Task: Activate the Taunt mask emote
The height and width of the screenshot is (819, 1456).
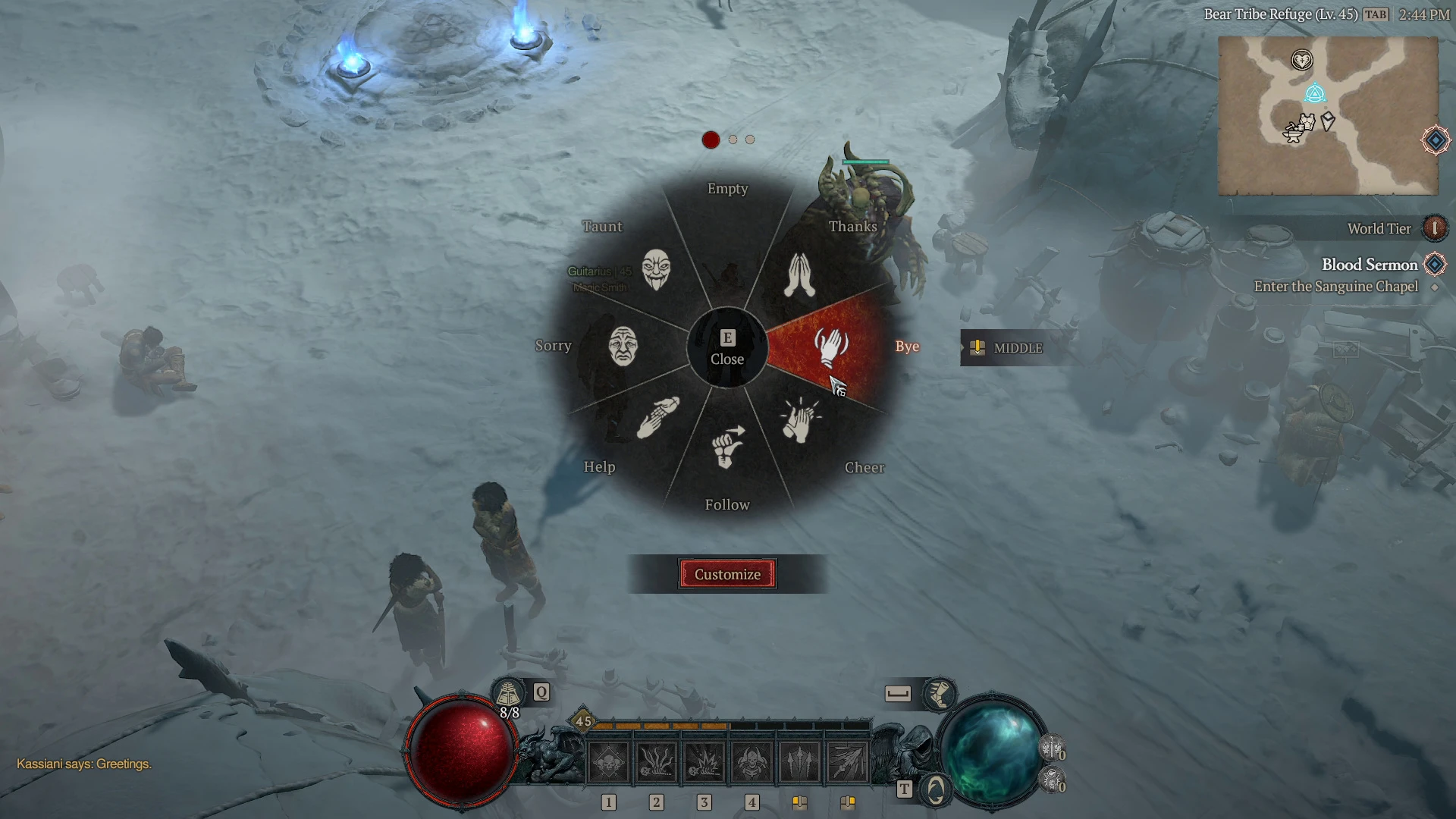Action: pos(656,268)
